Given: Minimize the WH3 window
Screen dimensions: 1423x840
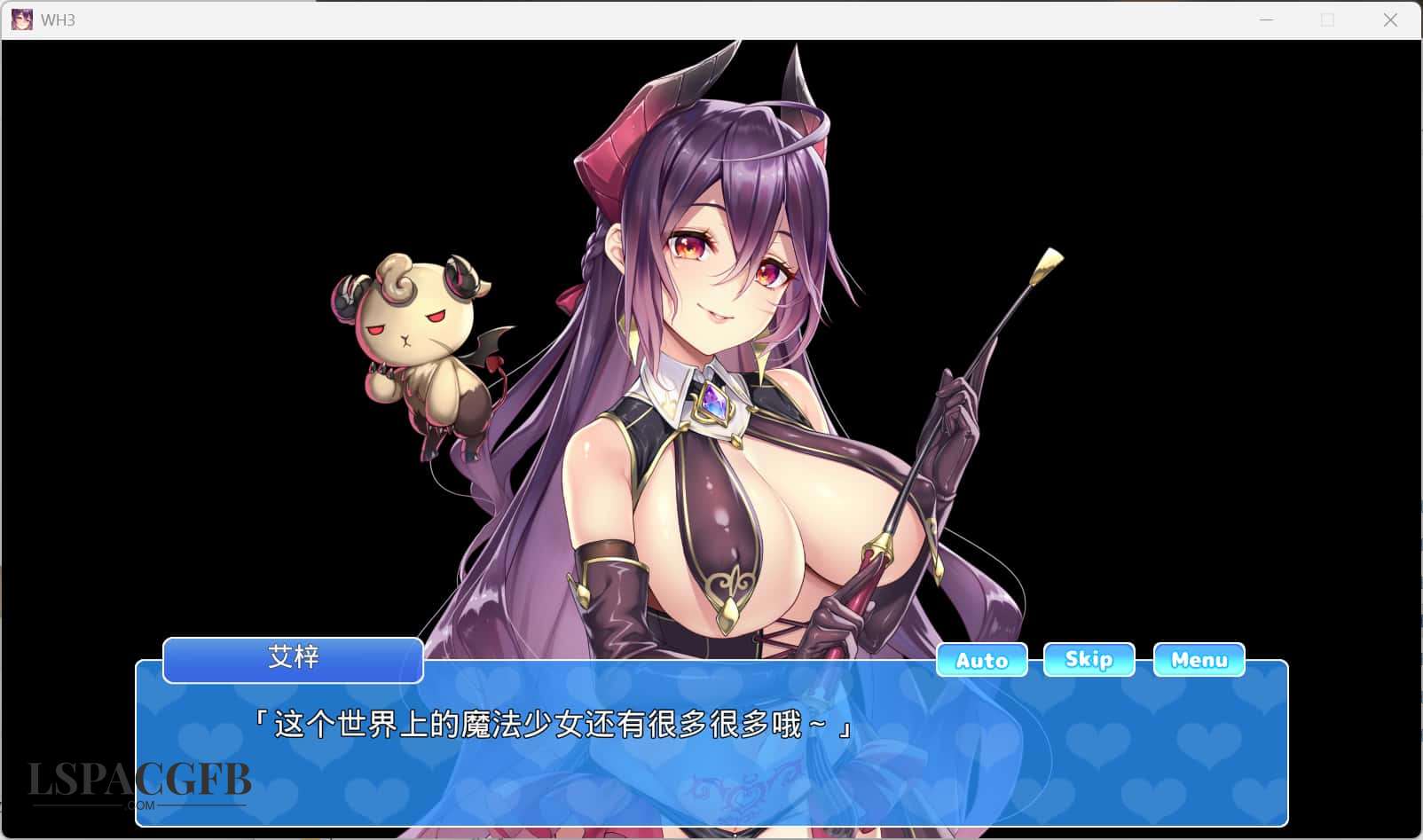Looking at the screenshot, I should [1266, 20].
